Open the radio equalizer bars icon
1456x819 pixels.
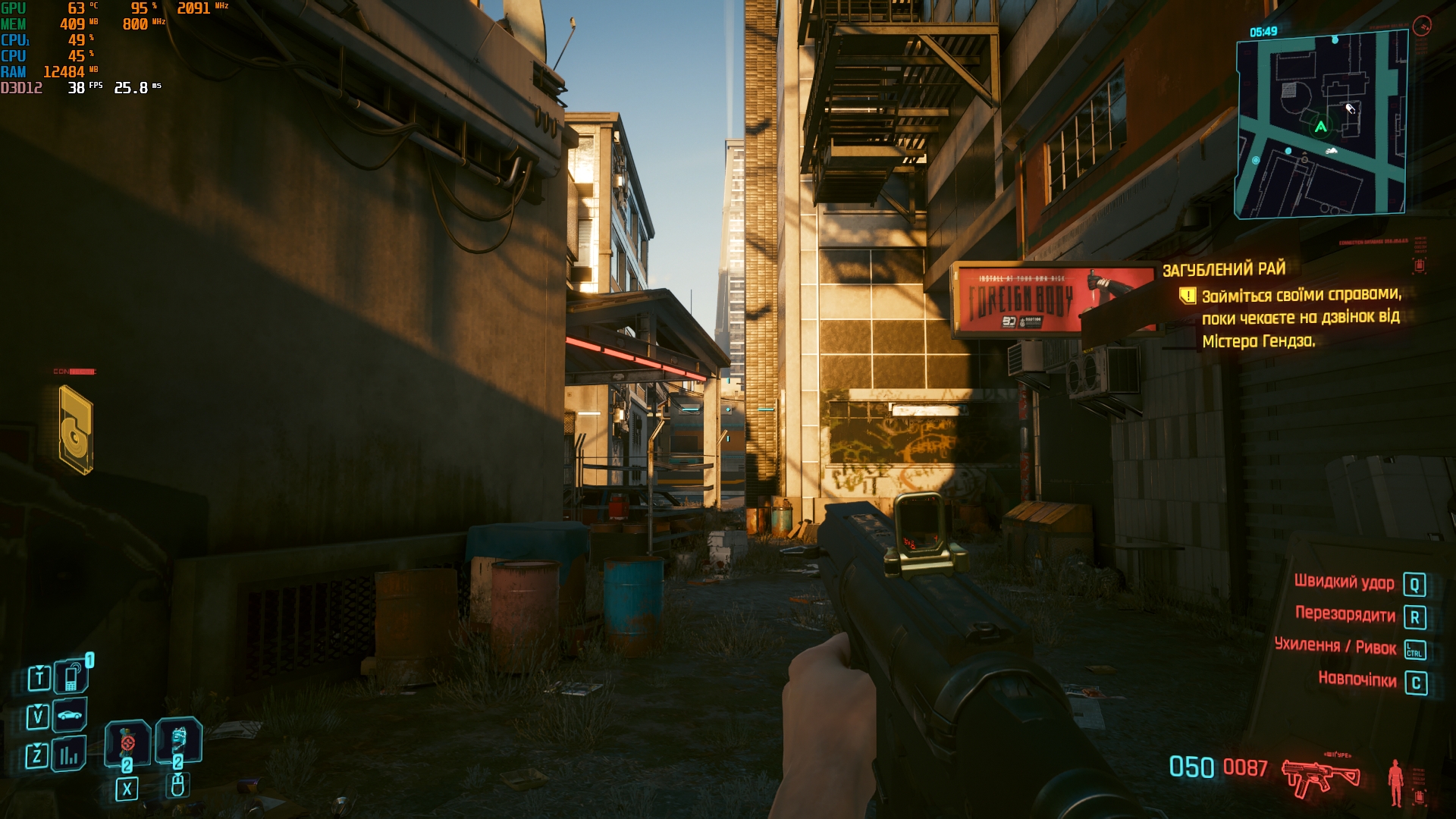(x=69, y=755)
